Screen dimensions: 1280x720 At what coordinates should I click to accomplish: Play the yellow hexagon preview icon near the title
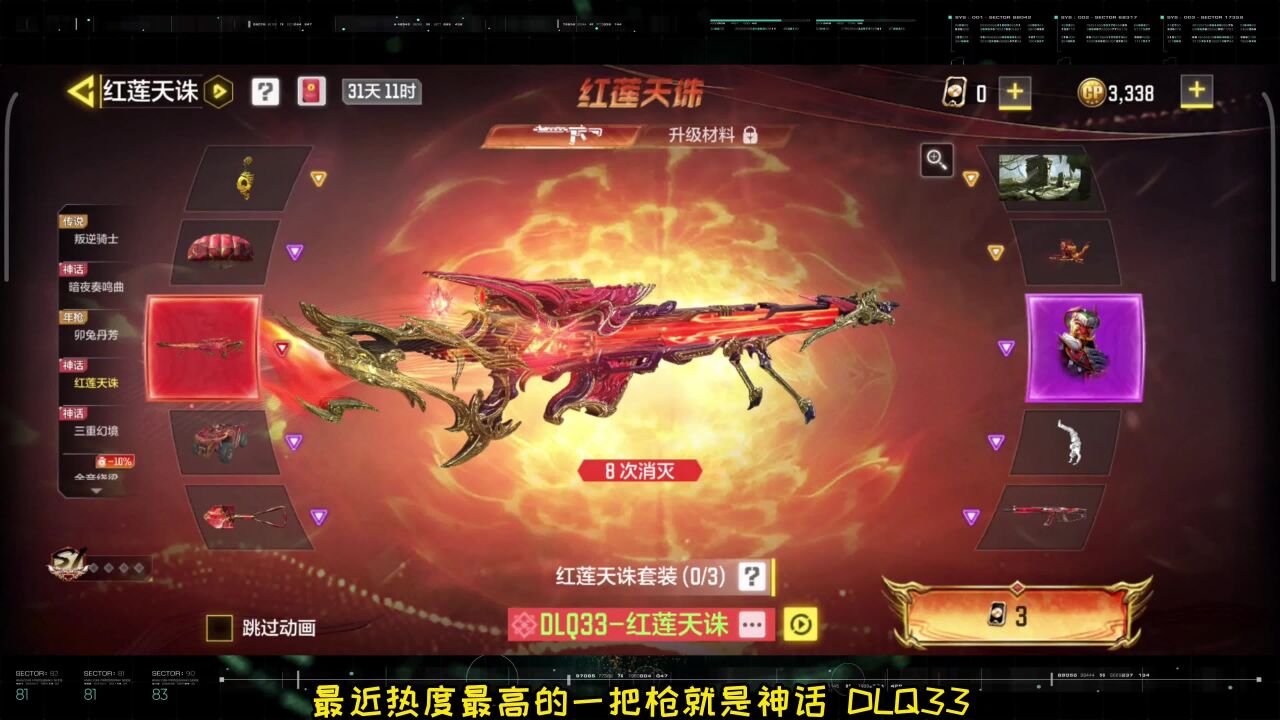[x=217, y=92]
